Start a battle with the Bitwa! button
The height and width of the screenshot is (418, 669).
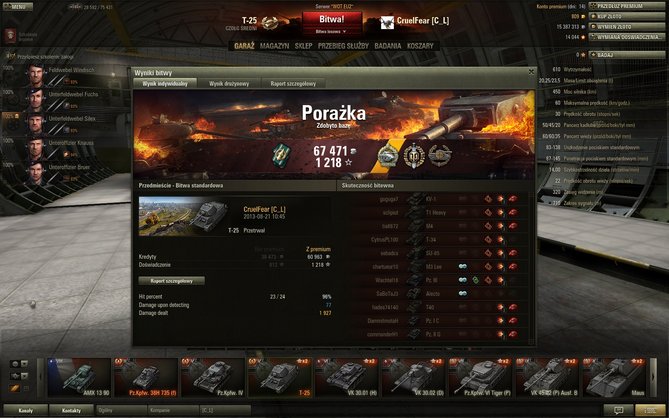pyautogui.click(x=333, y=19)
